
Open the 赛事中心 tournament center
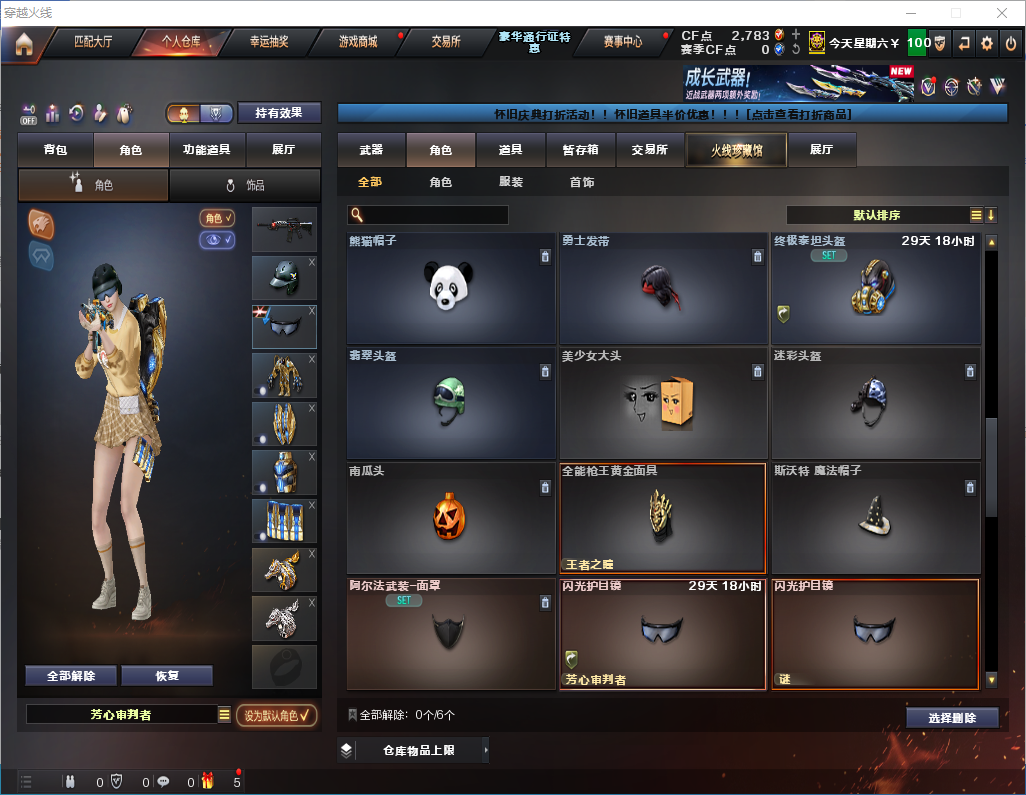[x=622, y=42]
